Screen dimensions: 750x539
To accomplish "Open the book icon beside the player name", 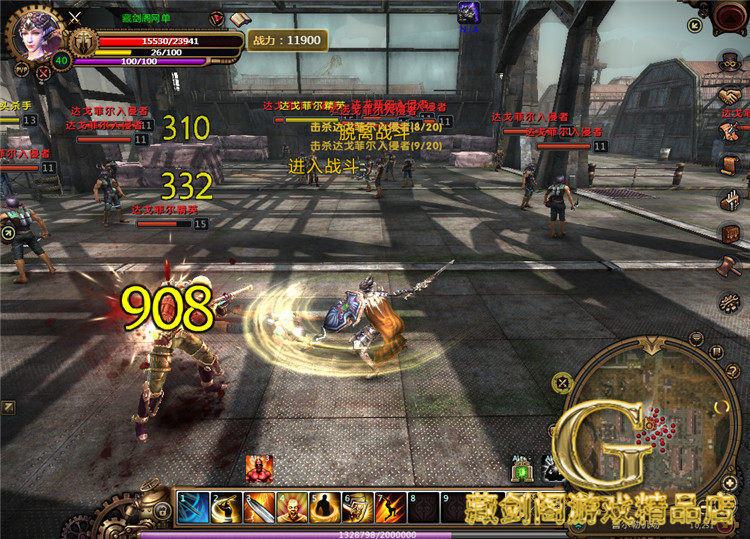I will (x=238, y=19).
